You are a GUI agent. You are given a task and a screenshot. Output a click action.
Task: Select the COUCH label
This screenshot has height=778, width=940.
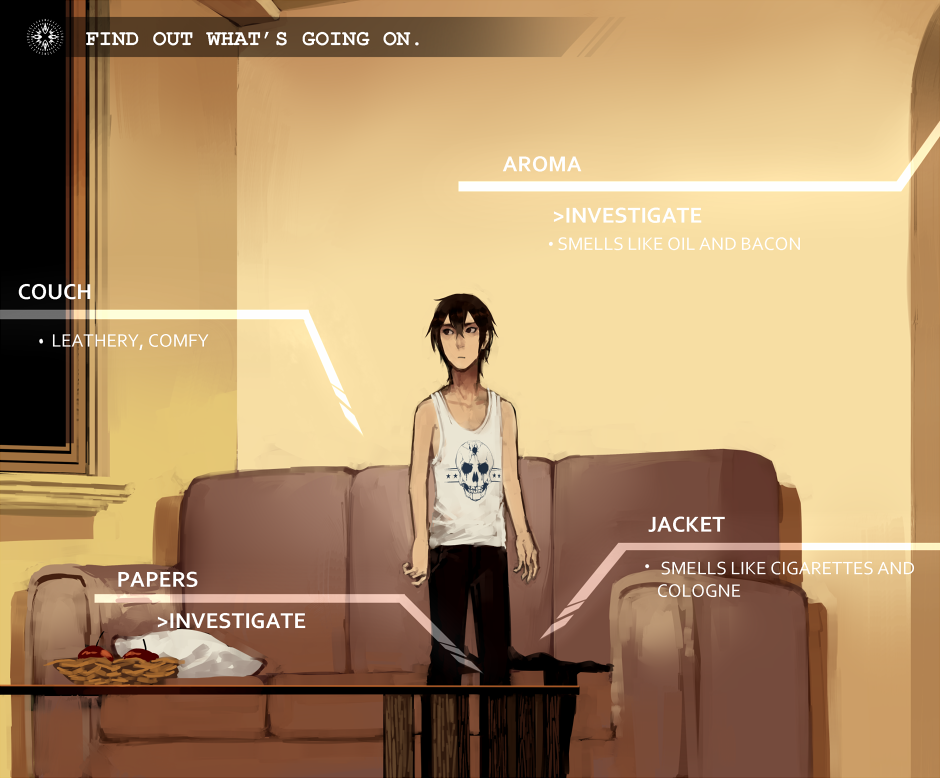click(55, 292)
